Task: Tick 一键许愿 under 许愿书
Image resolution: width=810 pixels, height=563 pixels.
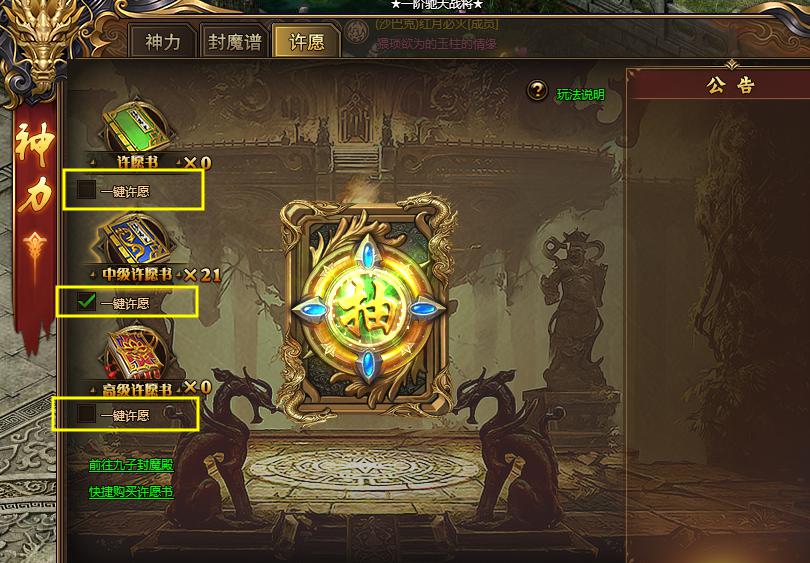Action: [87, 190]
